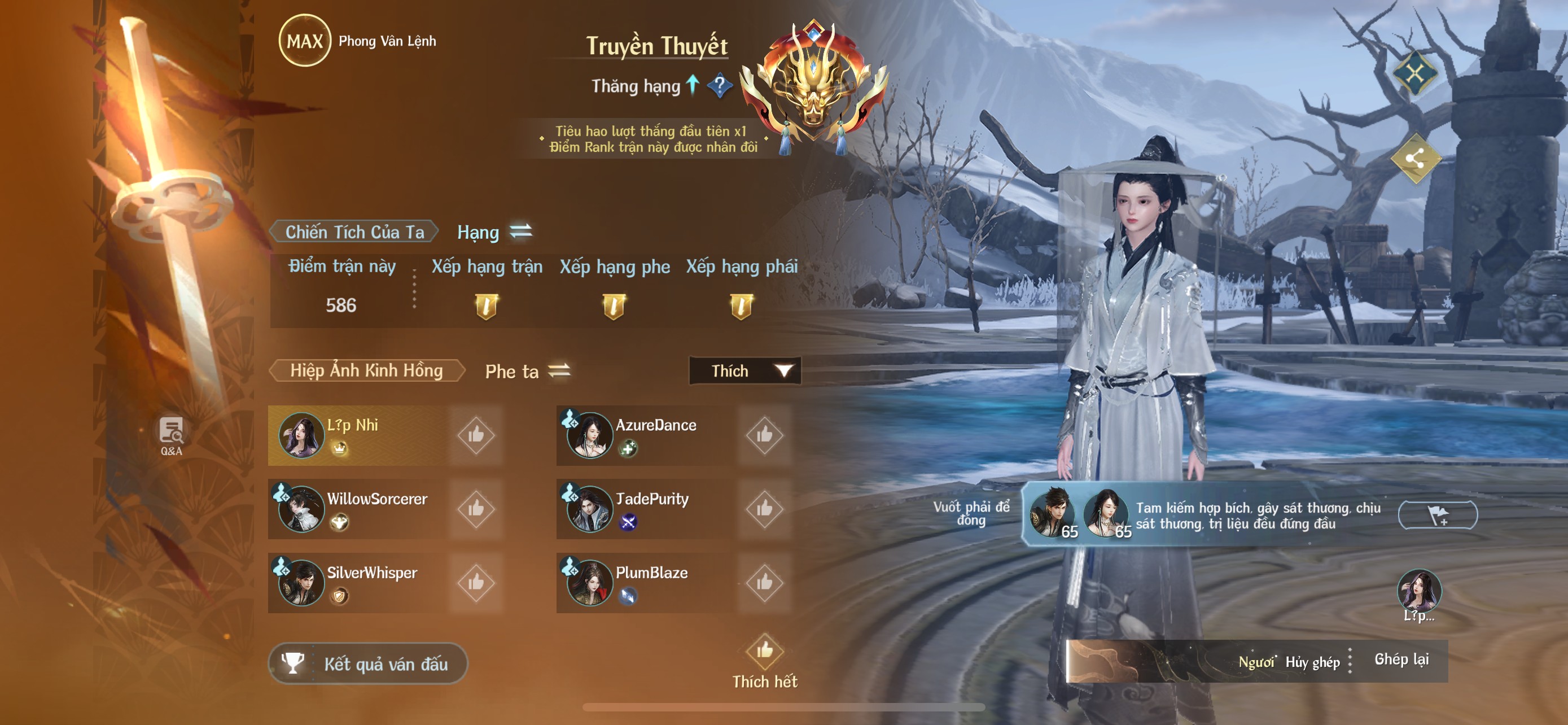Open the MAX Phong Vân Lệnh badge
This screenshot has width=1568, height=725.
click(x=304, y=41)
